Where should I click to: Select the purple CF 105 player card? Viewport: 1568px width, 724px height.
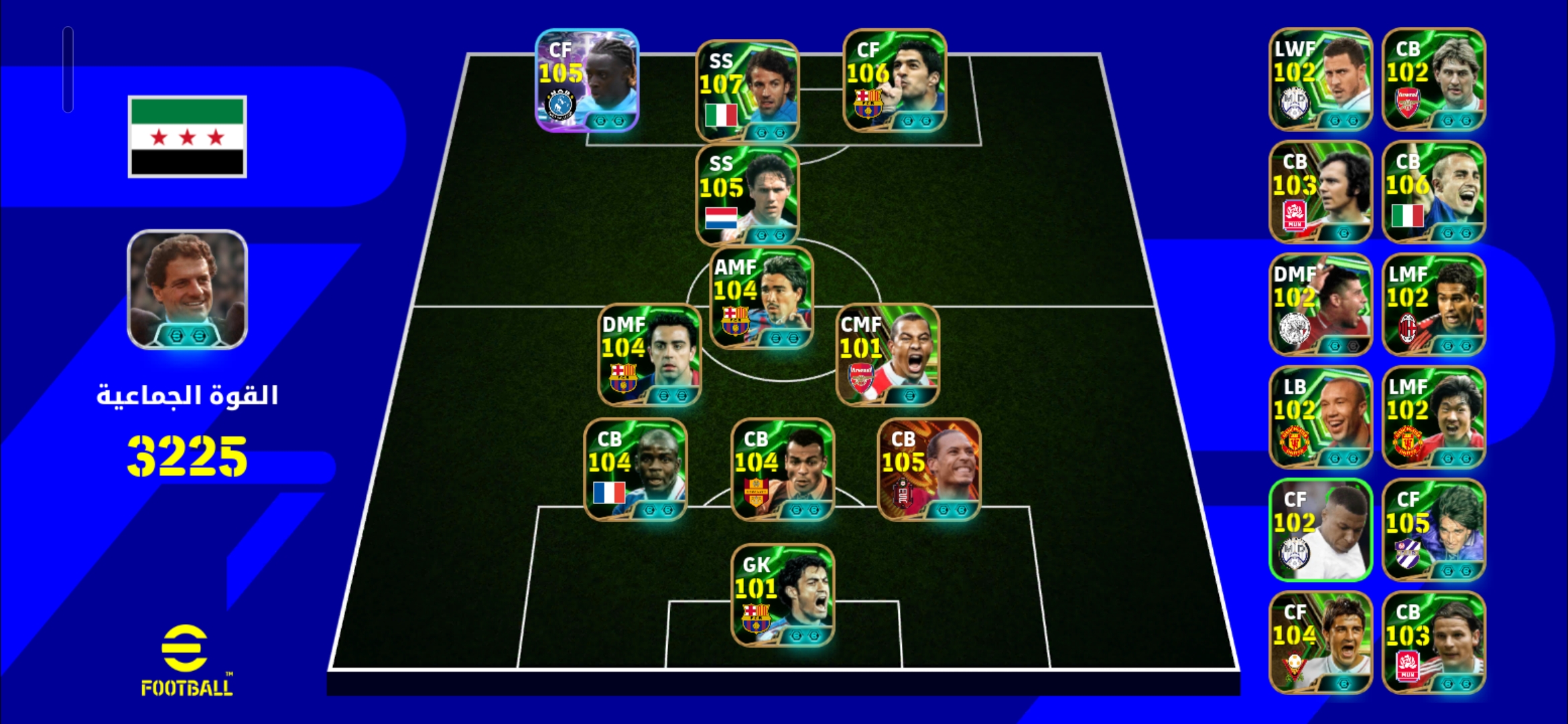tap(587, 80)
